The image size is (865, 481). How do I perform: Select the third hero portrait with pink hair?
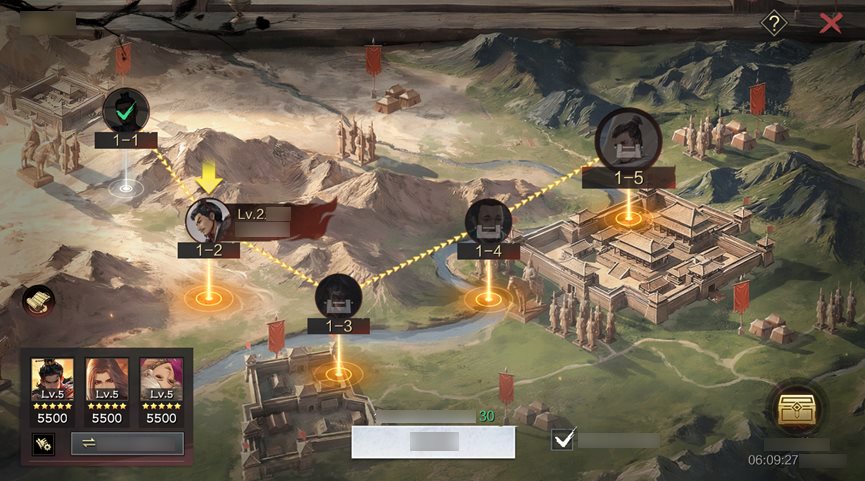(x=161, y=378)
